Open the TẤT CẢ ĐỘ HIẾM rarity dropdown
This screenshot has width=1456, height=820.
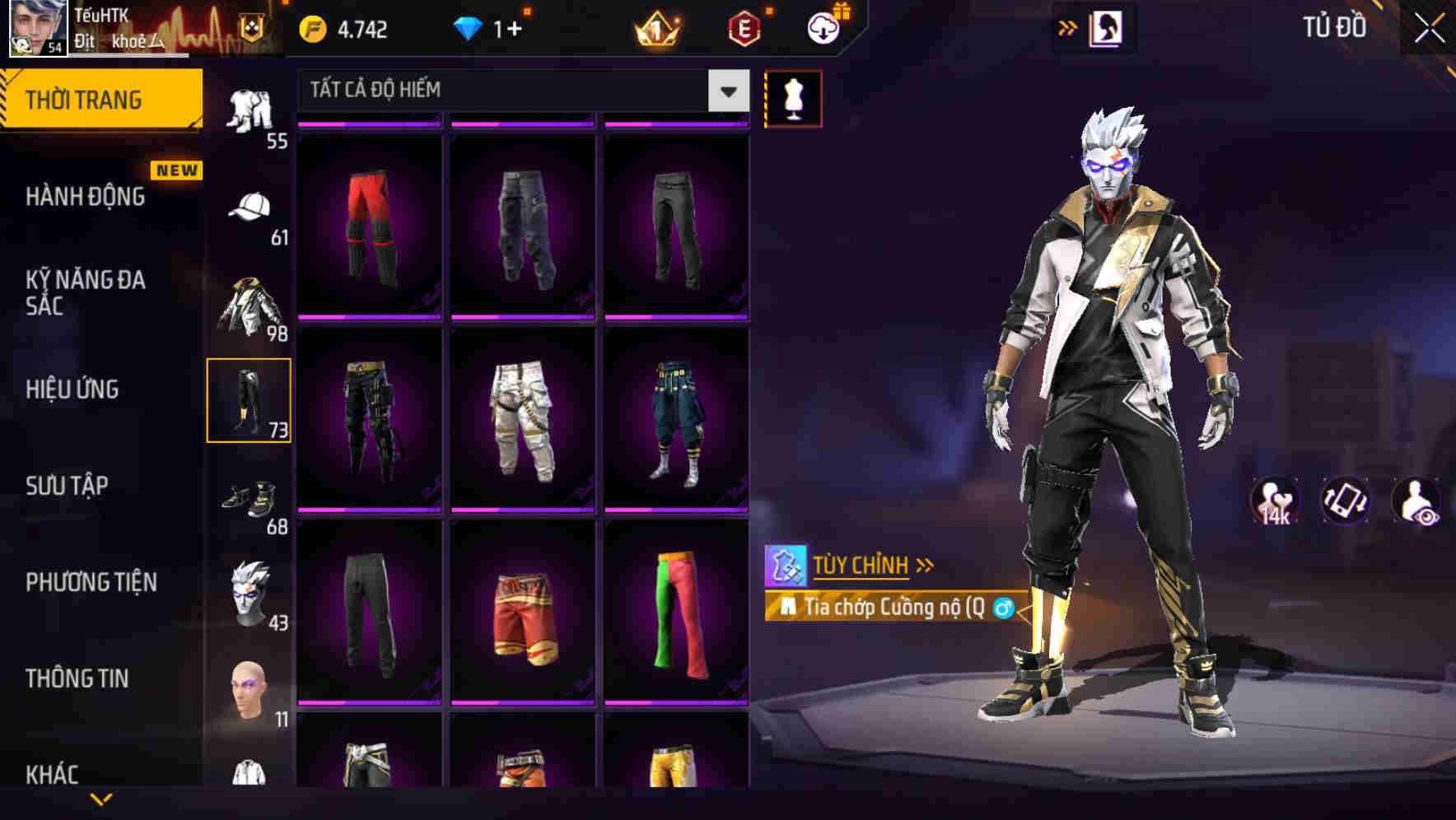(523, 90)
